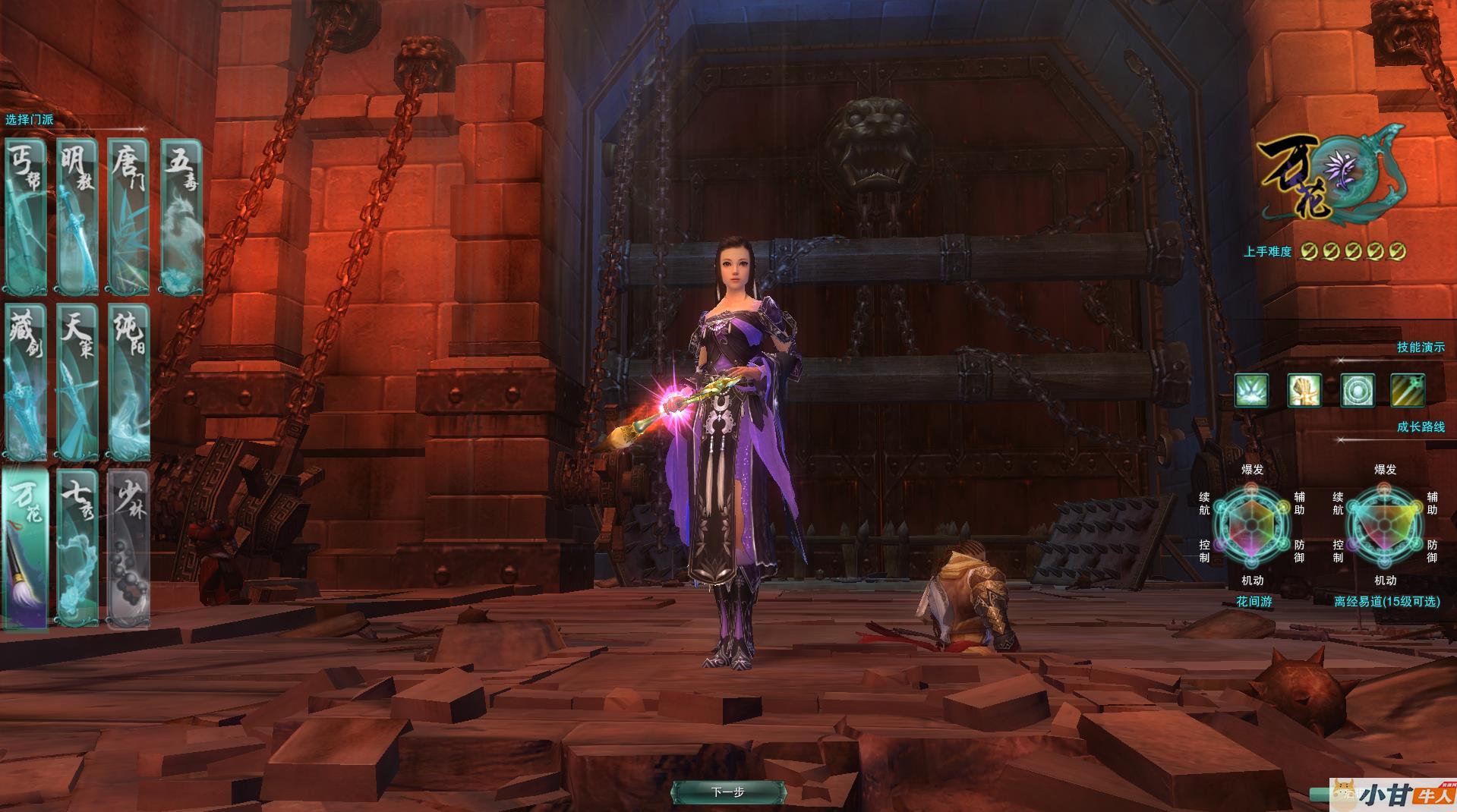
Task: Choose the 离经易道 growth route
Action: coord(1386,601)
